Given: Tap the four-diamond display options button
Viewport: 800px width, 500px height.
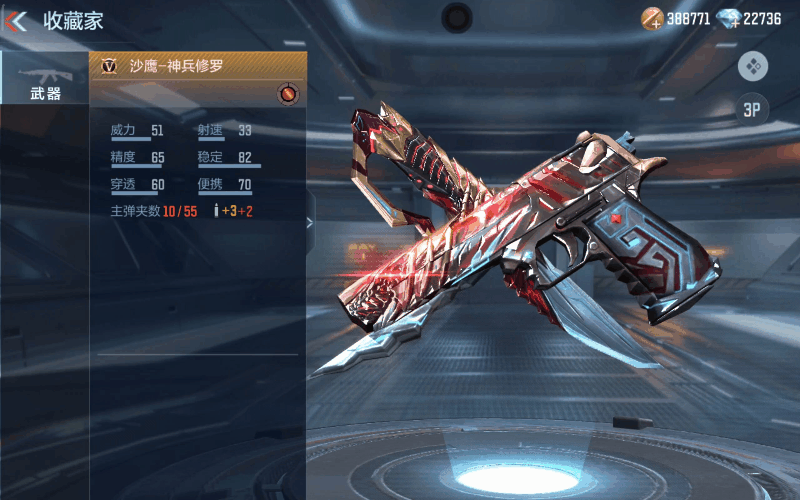Looking at the screenshot, I should [752, 67].
